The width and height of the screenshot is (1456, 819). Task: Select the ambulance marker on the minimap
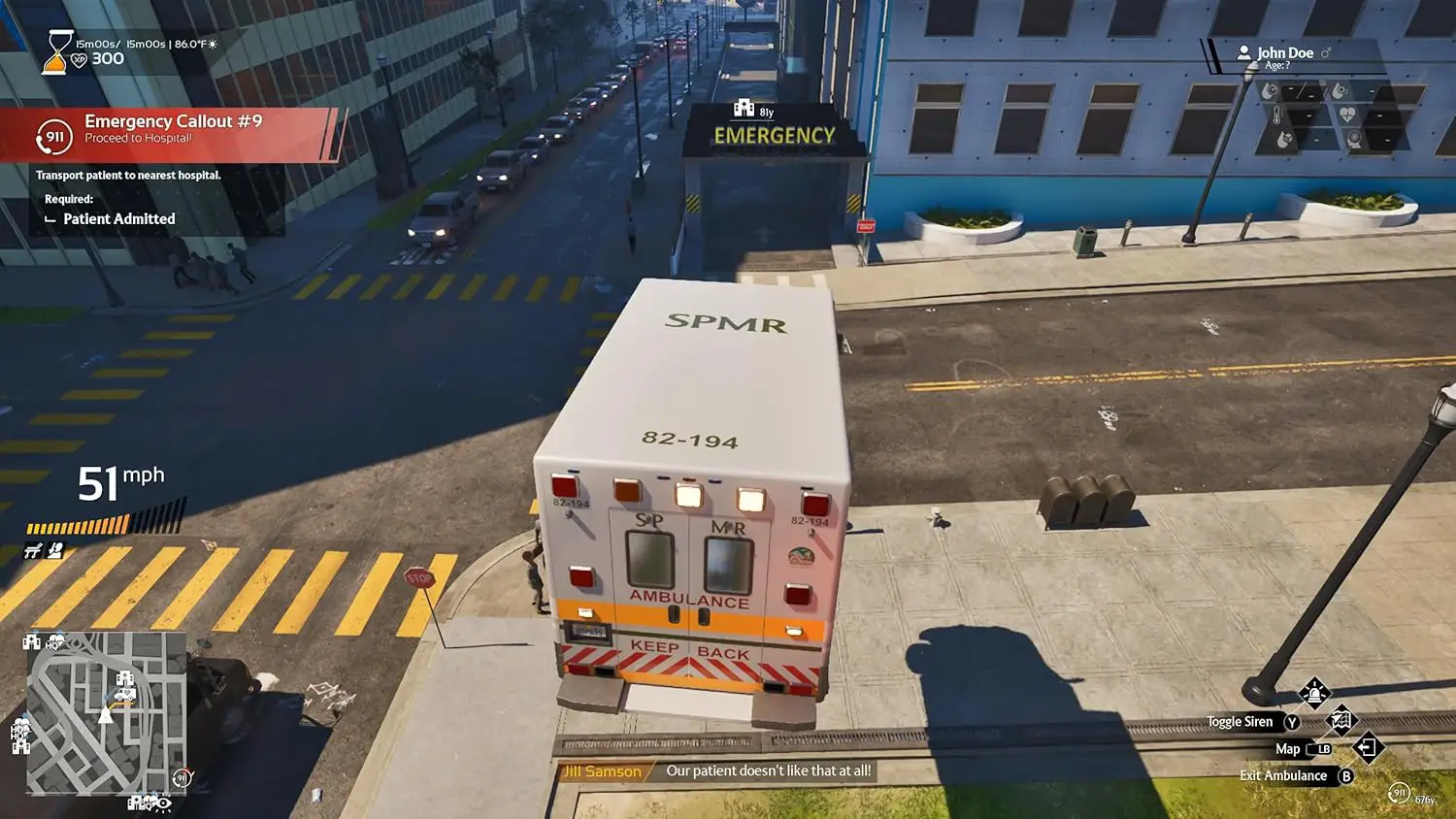124,695
